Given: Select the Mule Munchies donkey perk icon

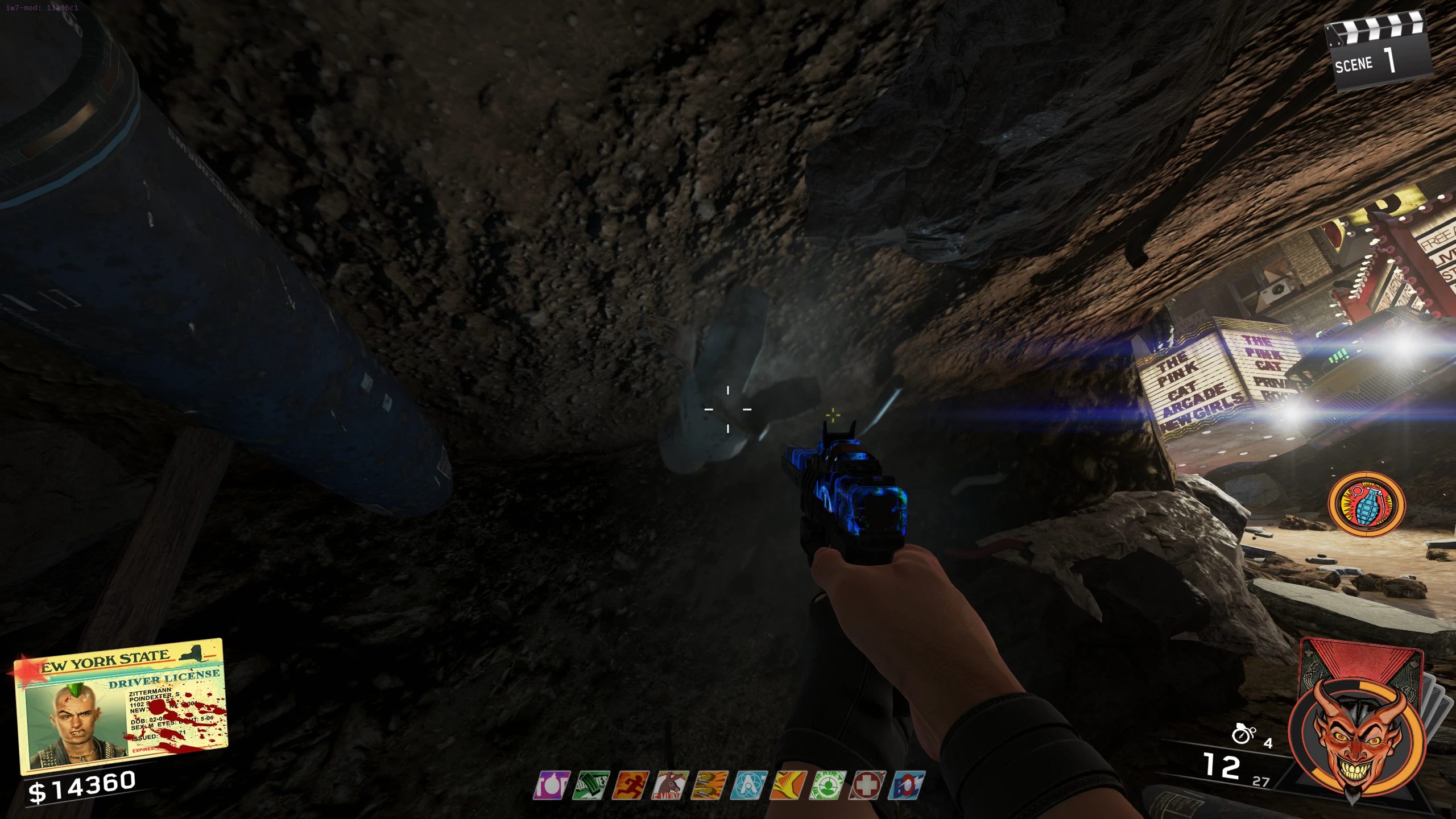Looking at the screenshot, I should click(671, 785).
